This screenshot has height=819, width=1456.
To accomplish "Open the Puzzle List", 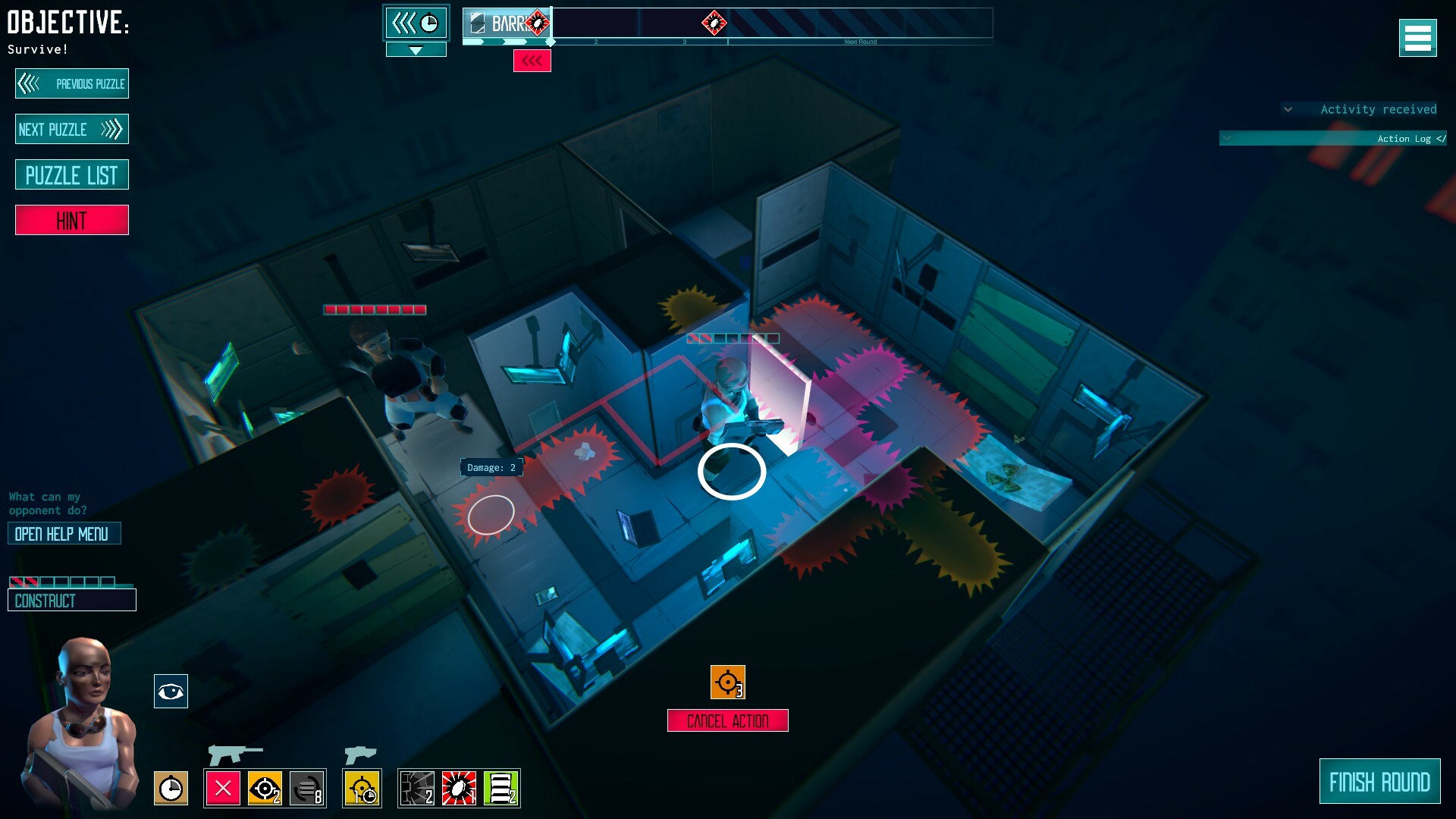I will (71, 174).
